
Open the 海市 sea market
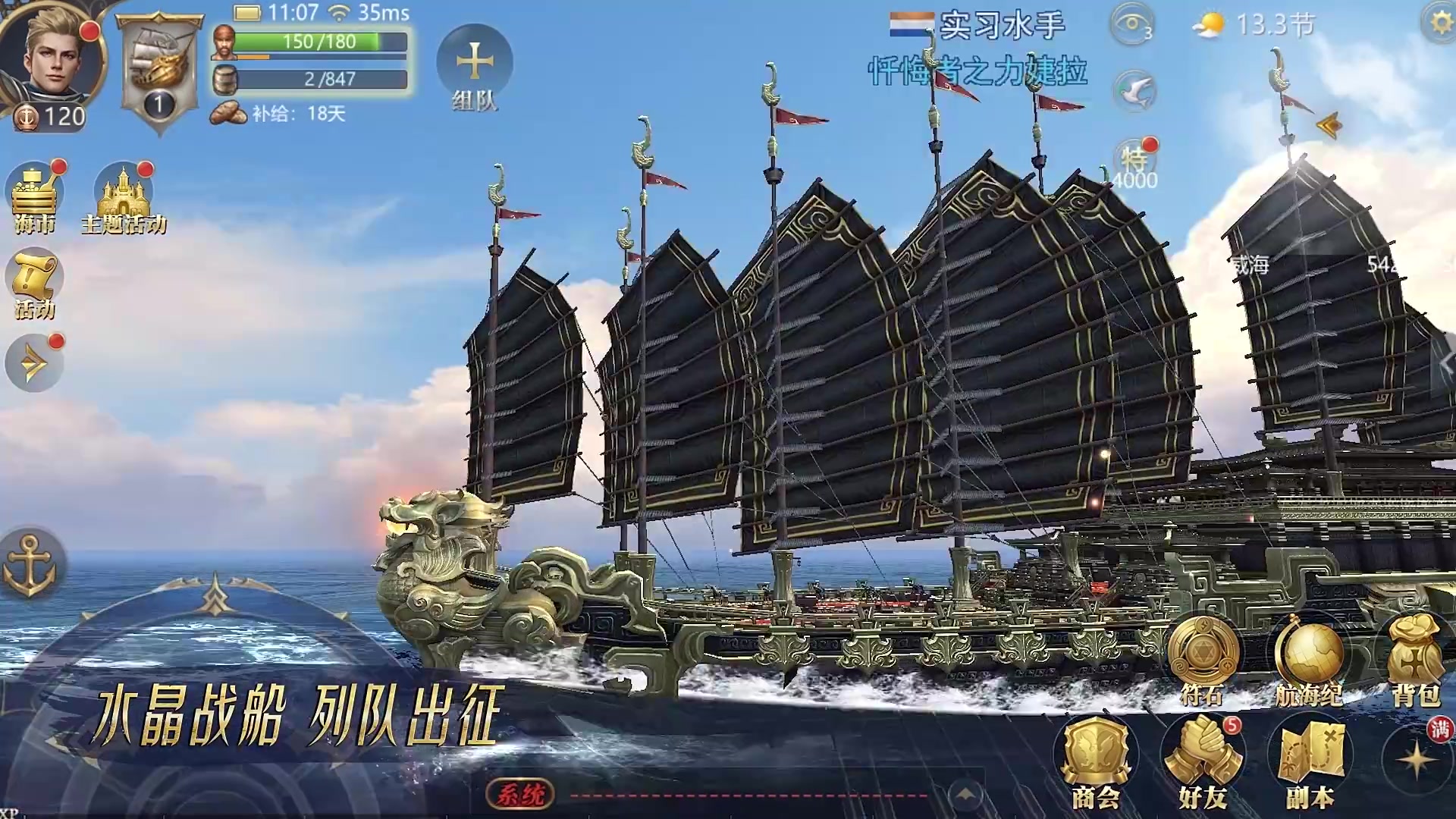[34, 196]
